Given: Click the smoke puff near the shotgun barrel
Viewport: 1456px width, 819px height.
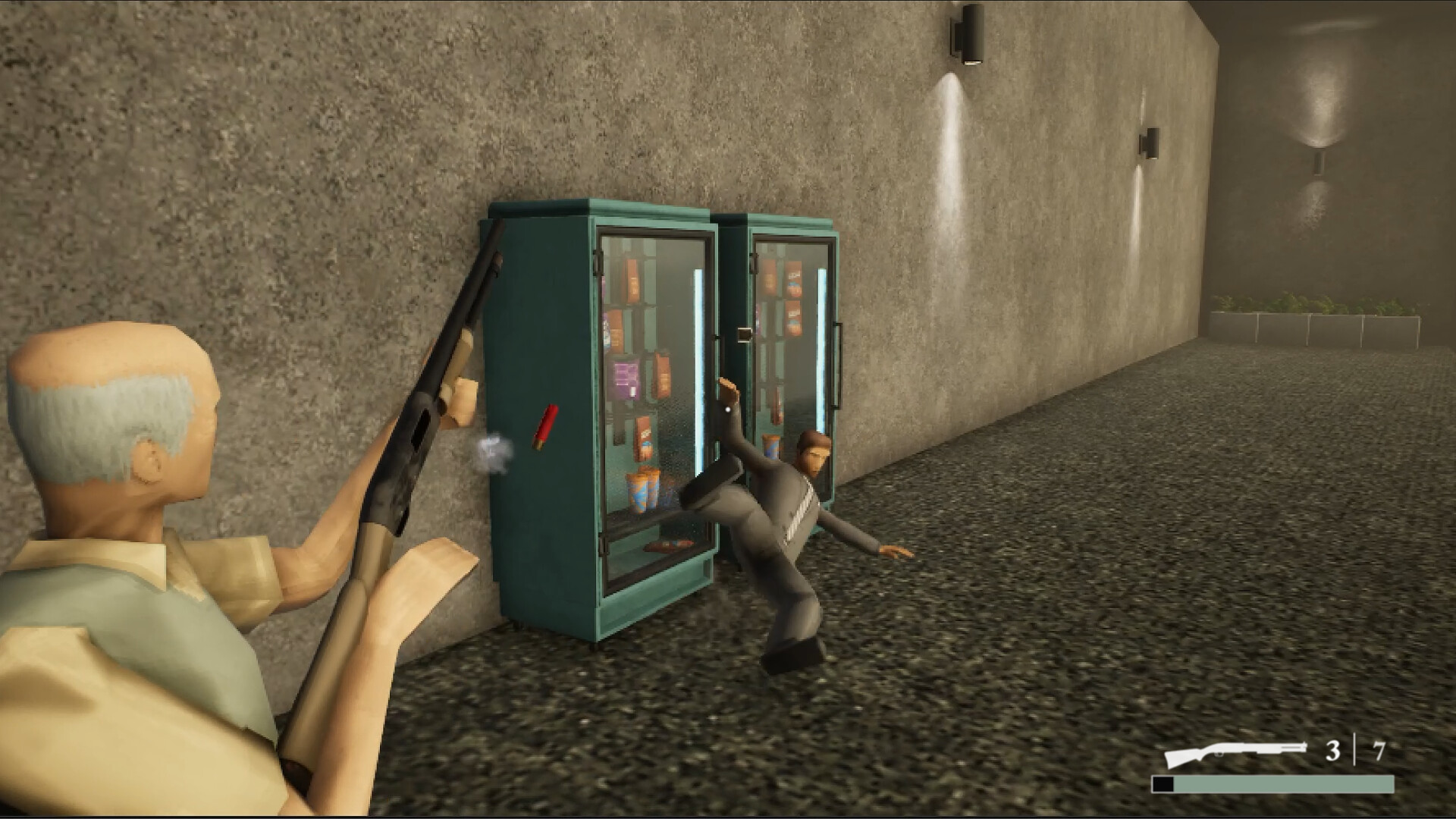Looking at the screenshot, I should (x=494, y=451).
